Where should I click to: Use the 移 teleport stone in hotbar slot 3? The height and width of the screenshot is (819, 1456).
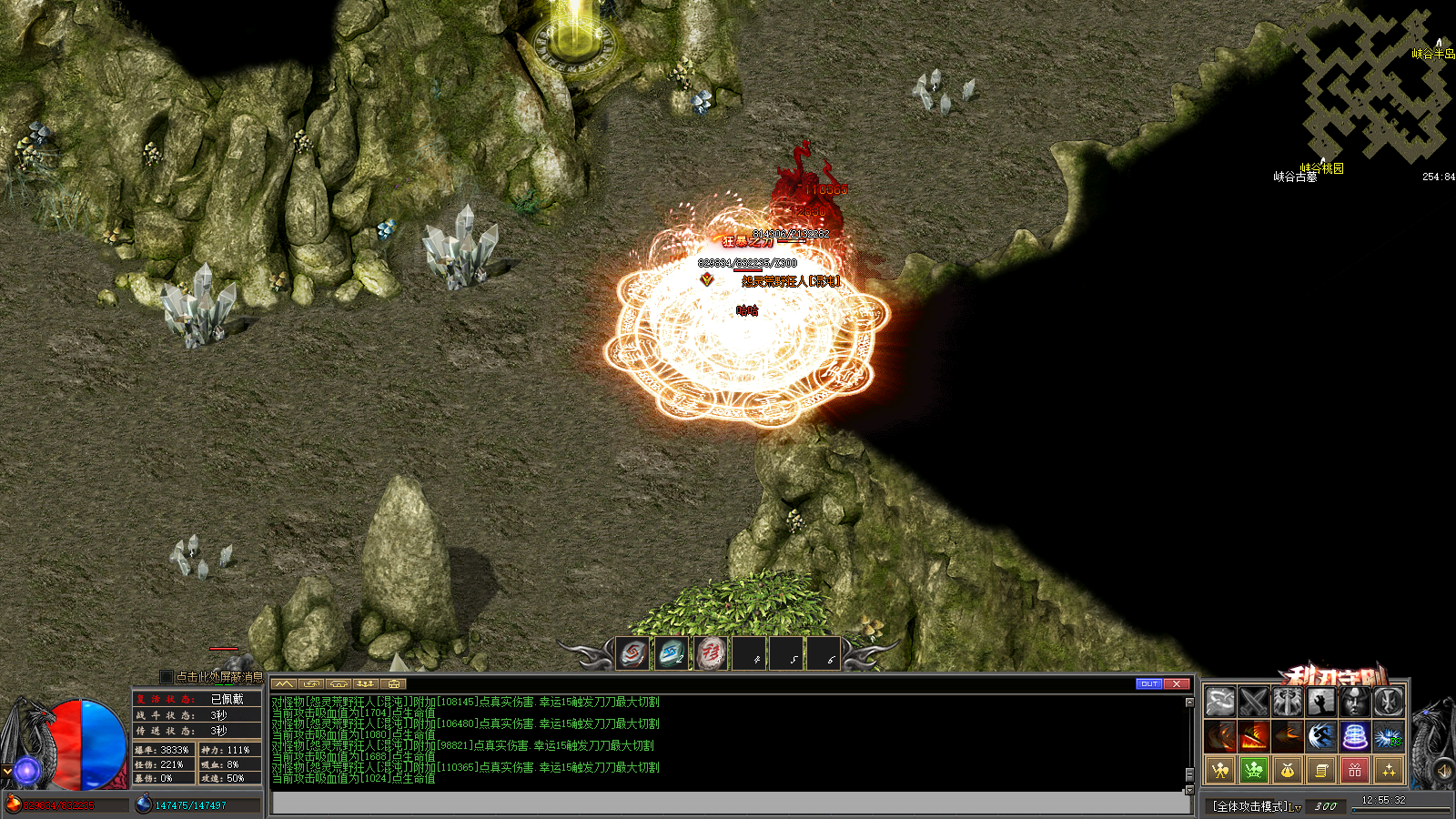[711, 652]
